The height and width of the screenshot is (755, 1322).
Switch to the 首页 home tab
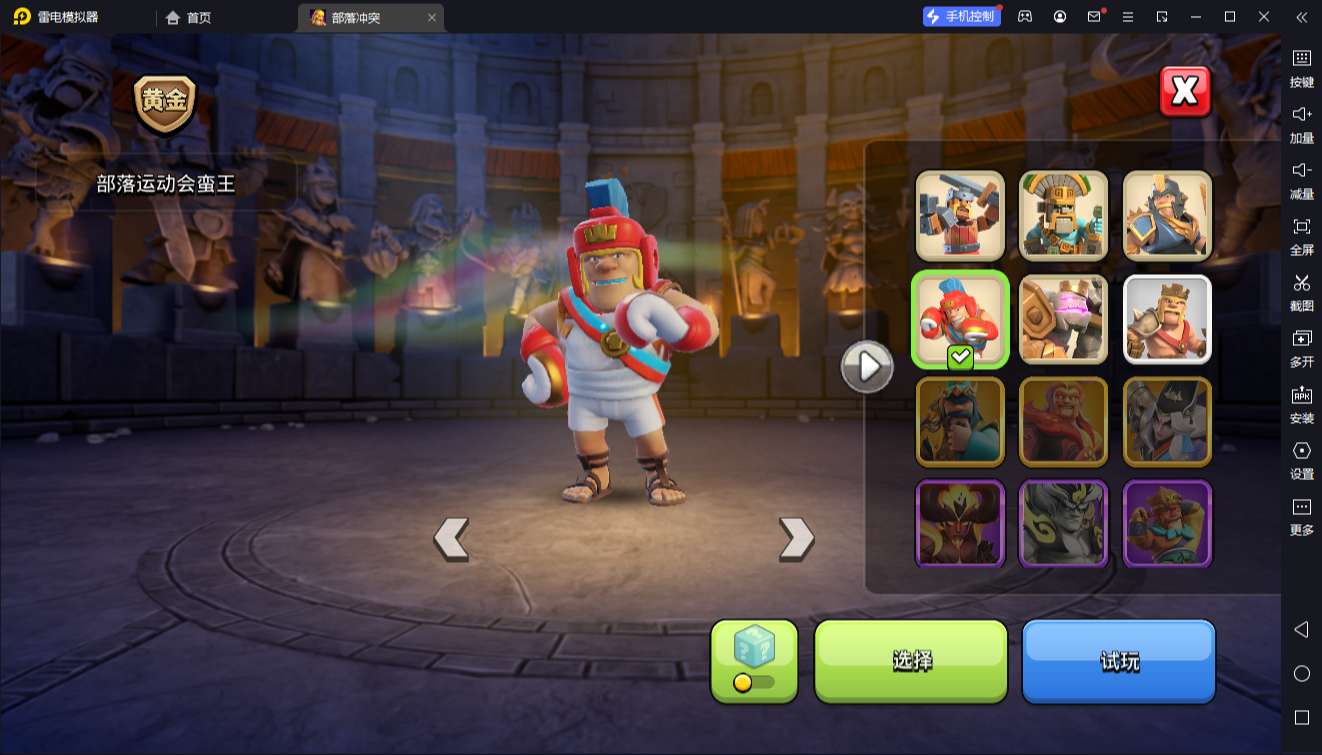(x=189, y=17)
